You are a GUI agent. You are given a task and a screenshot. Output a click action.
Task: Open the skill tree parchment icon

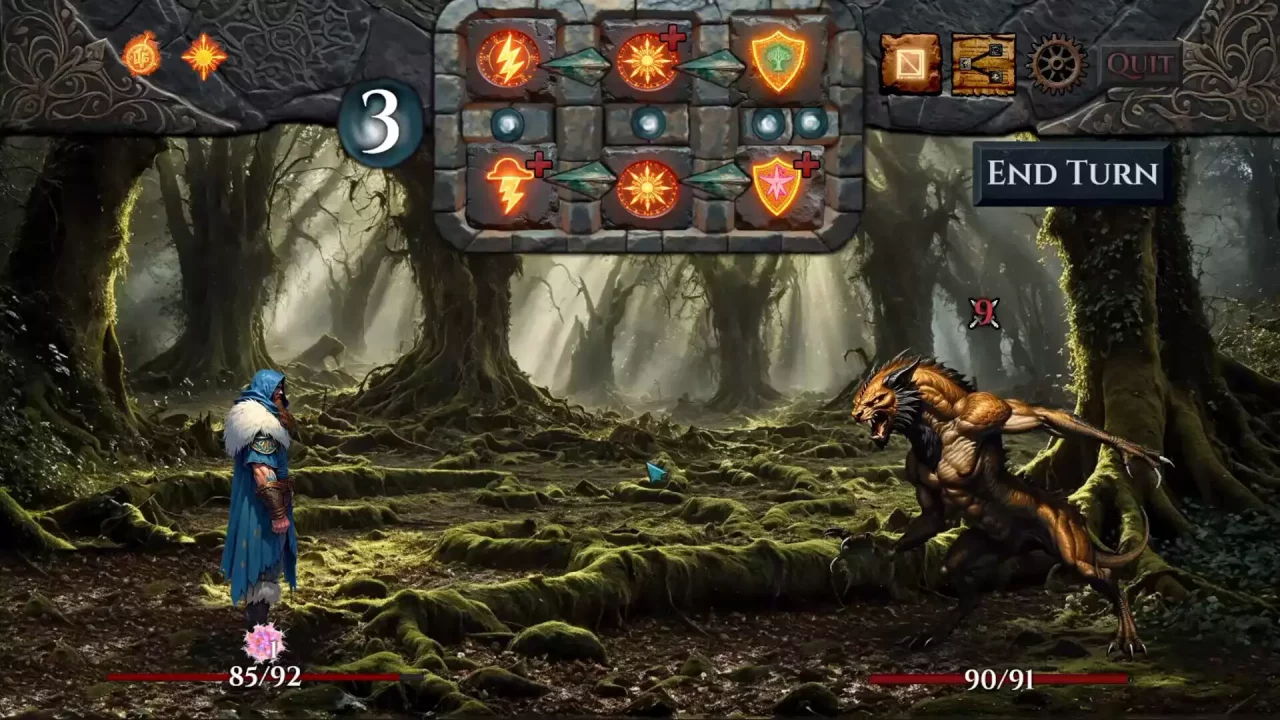click(x=983, y=64)
